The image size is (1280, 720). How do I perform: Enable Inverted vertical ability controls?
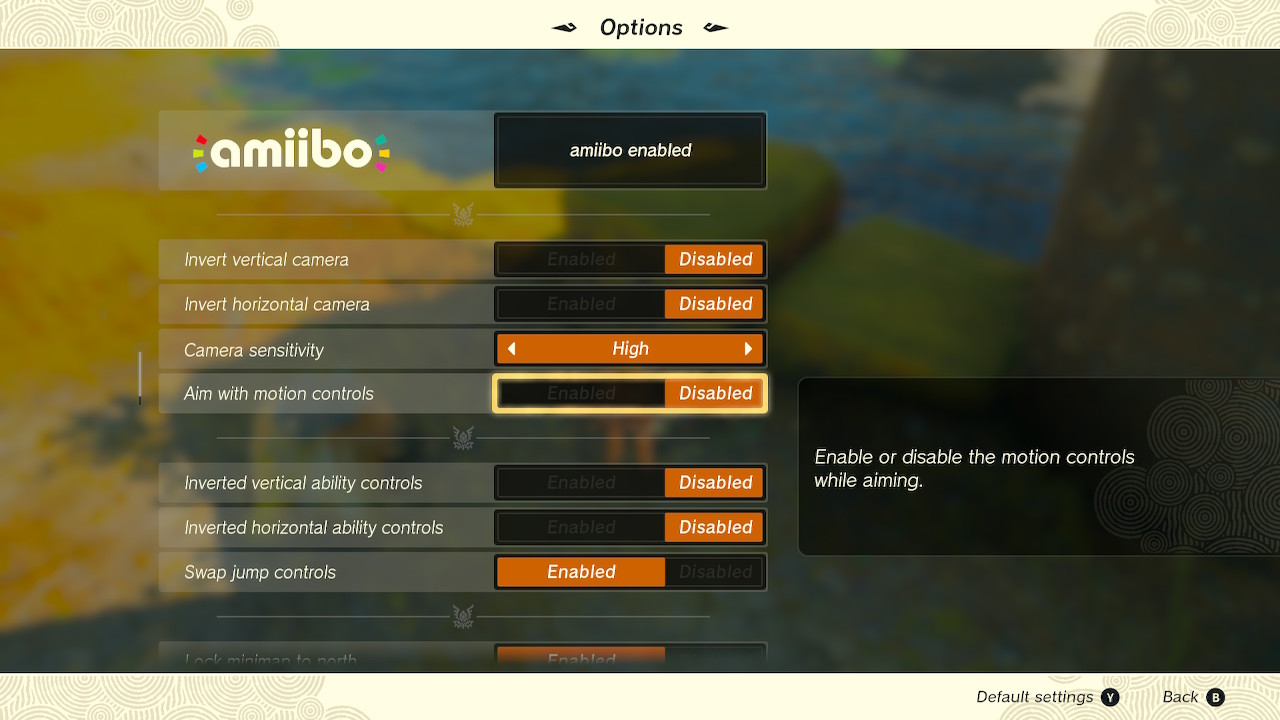pos(580,482)
